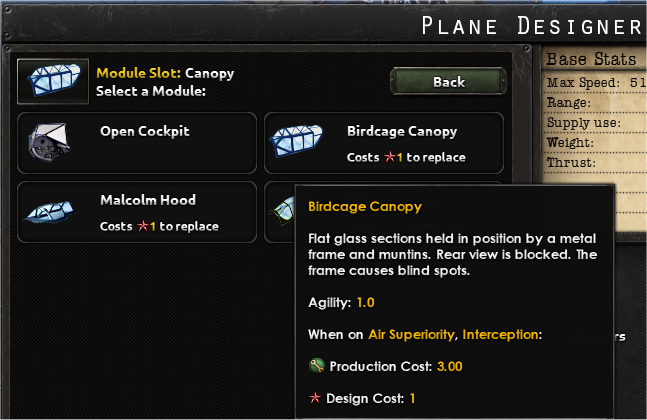Screen dimensions: 647x420
Task: Pick the Malcolm Hood module
Action: [x=137, y=211]
